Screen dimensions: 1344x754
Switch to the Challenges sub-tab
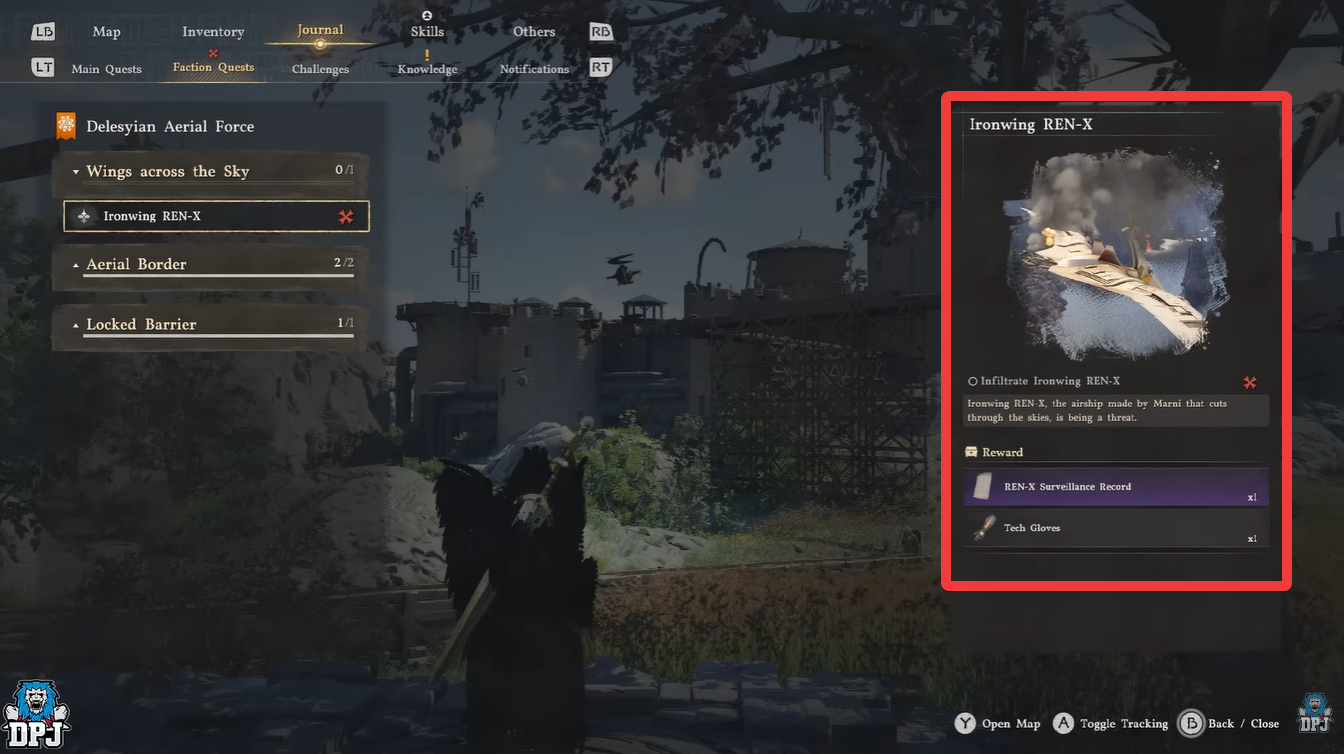(320, 69)
